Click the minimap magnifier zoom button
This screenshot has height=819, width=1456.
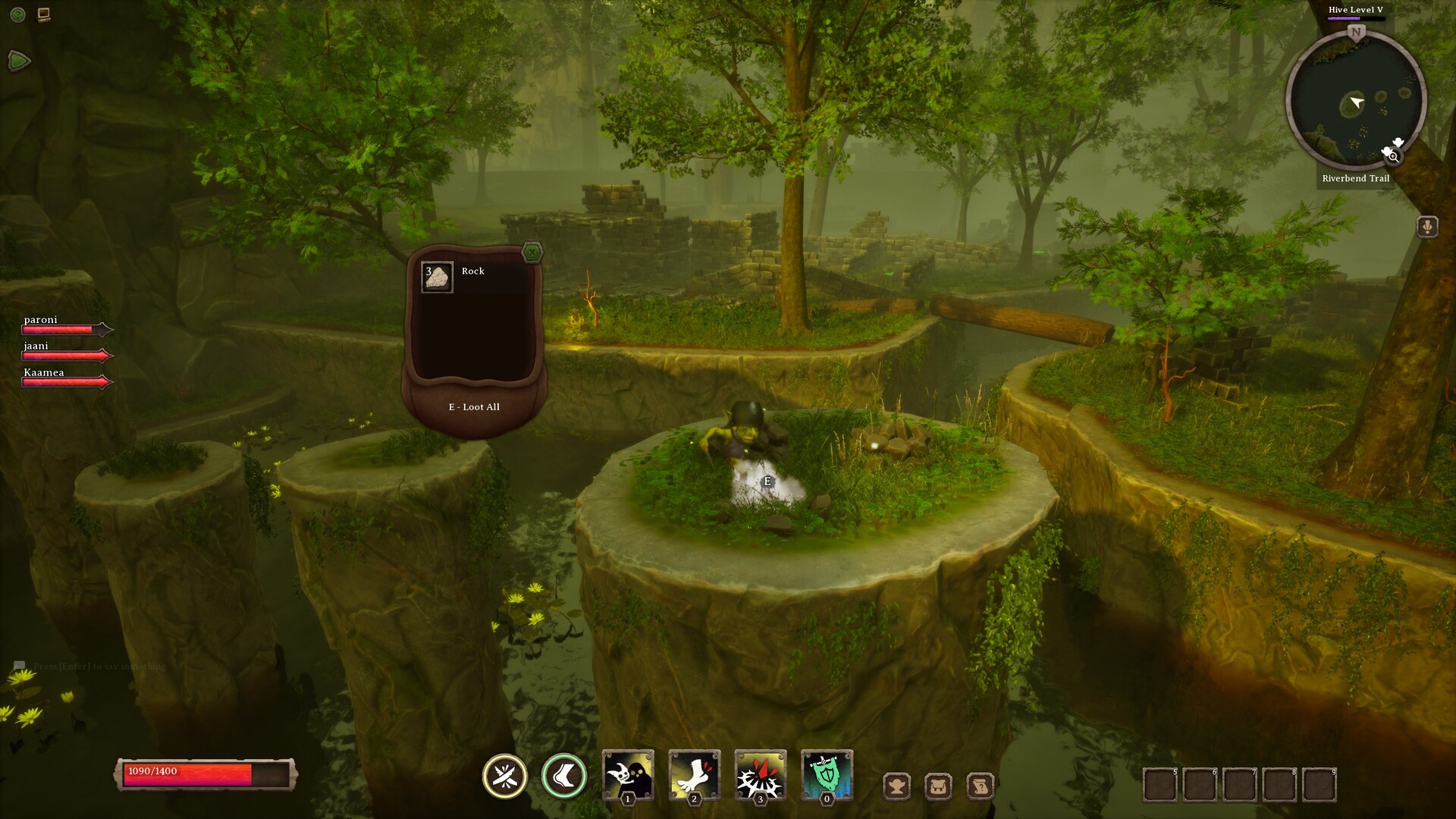(x=1393, y=156)
